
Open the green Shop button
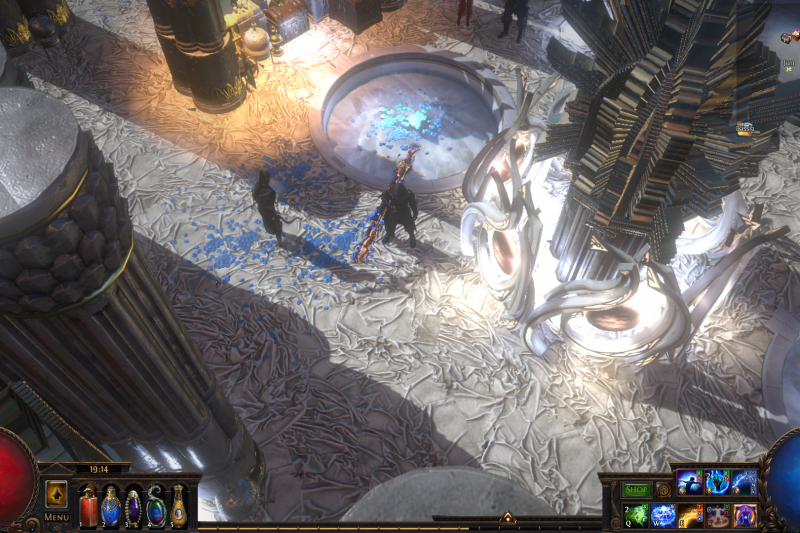(637, 490)
